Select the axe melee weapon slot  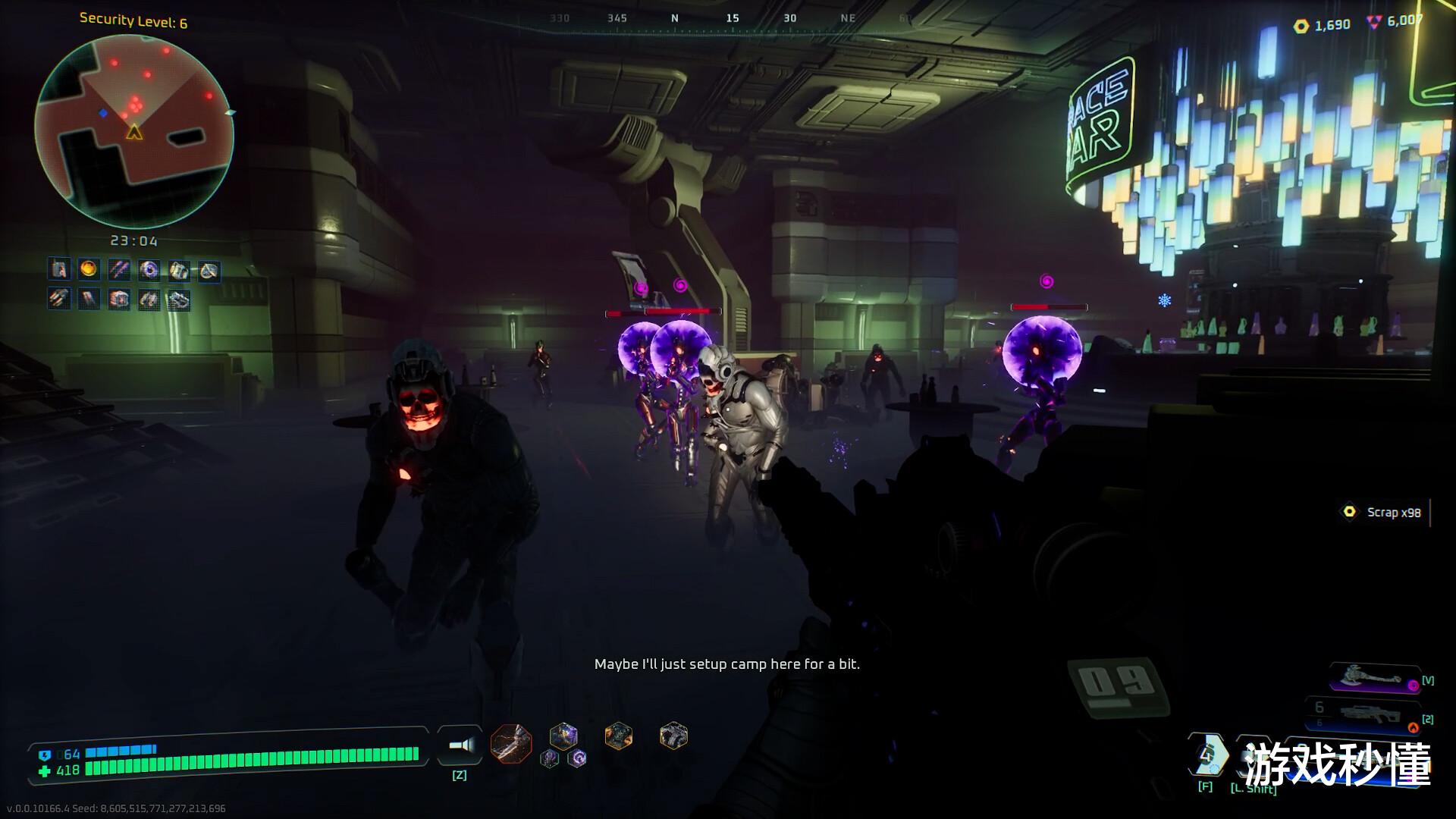coord(1374,679)
